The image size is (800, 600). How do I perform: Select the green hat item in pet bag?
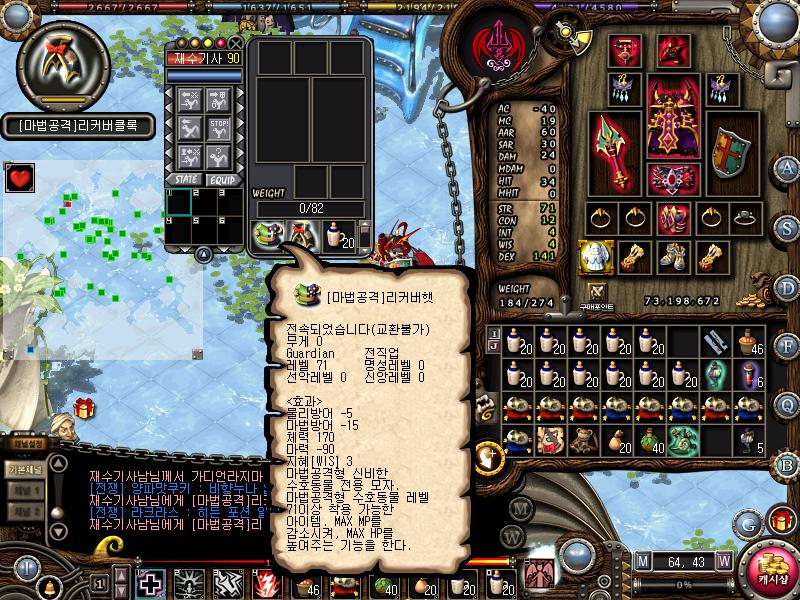[267, 235]
